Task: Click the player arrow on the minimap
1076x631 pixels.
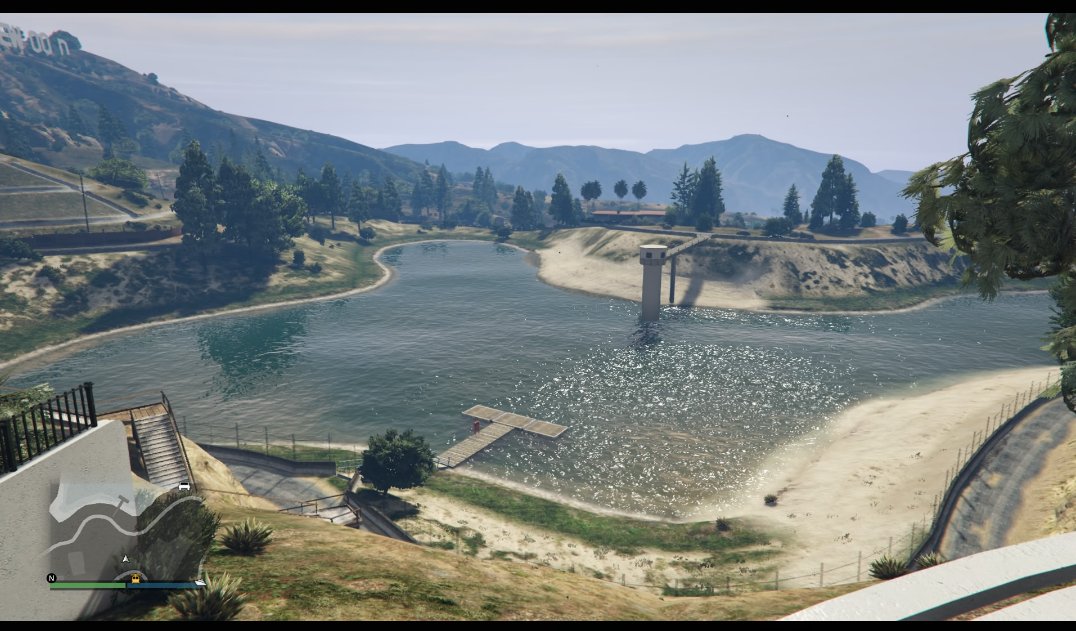Action: point(125,558)
